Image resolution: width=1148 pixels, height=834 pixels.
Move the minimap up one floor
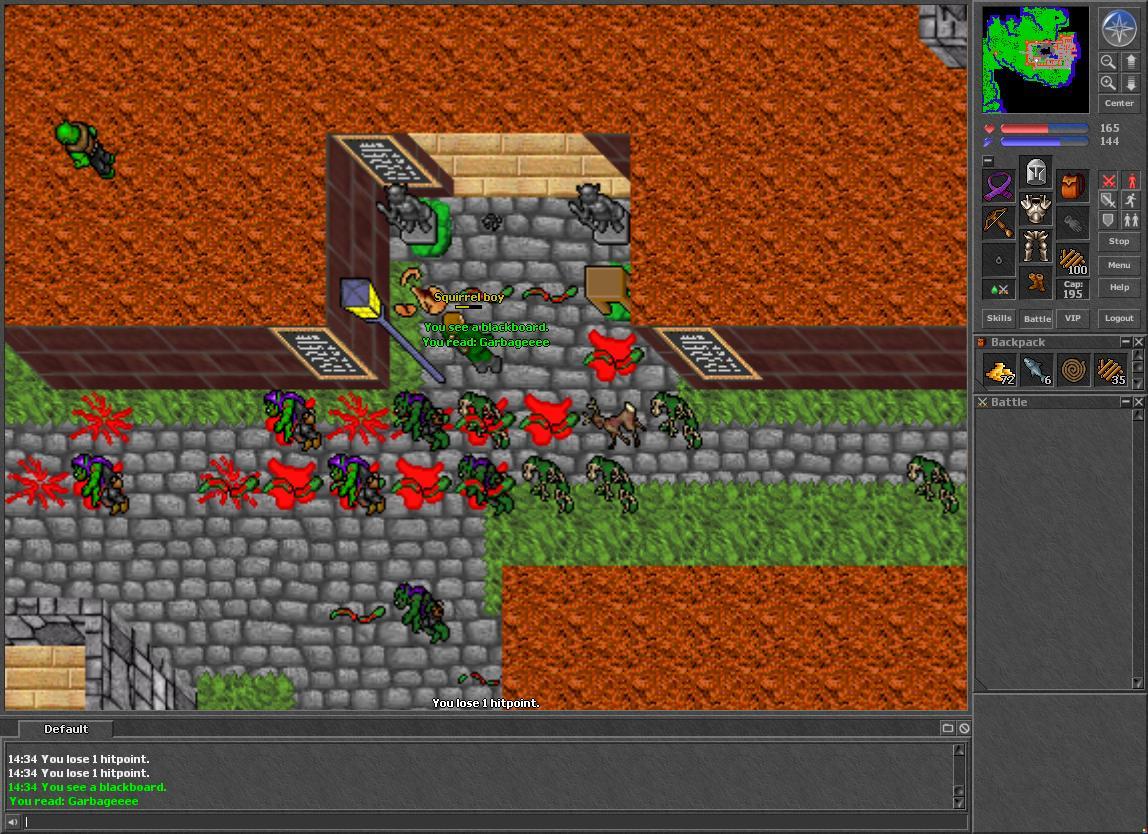[x=1131, y=61]
